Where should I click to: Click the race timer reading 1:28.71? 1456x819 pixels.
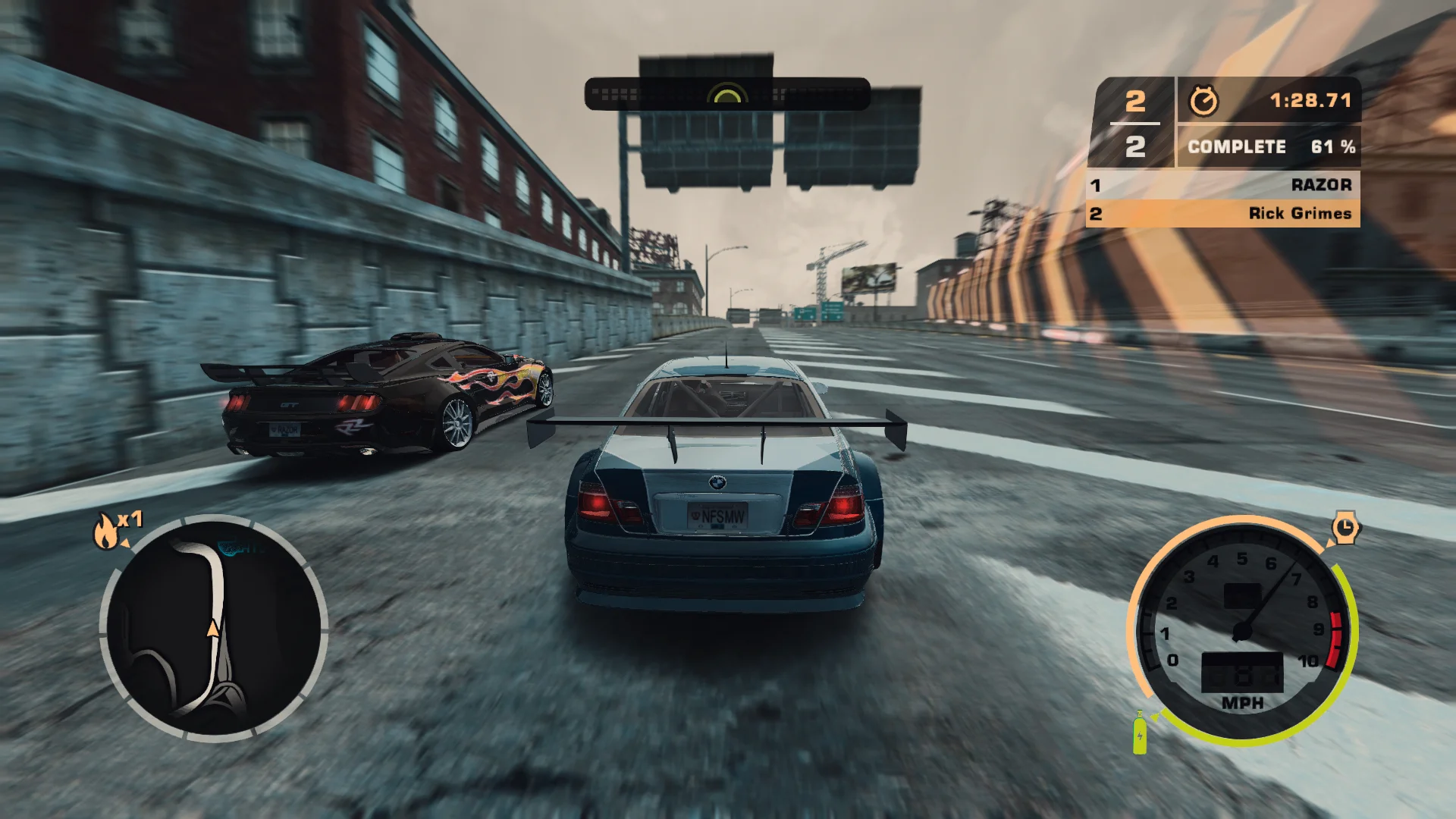click(1310, 99)
